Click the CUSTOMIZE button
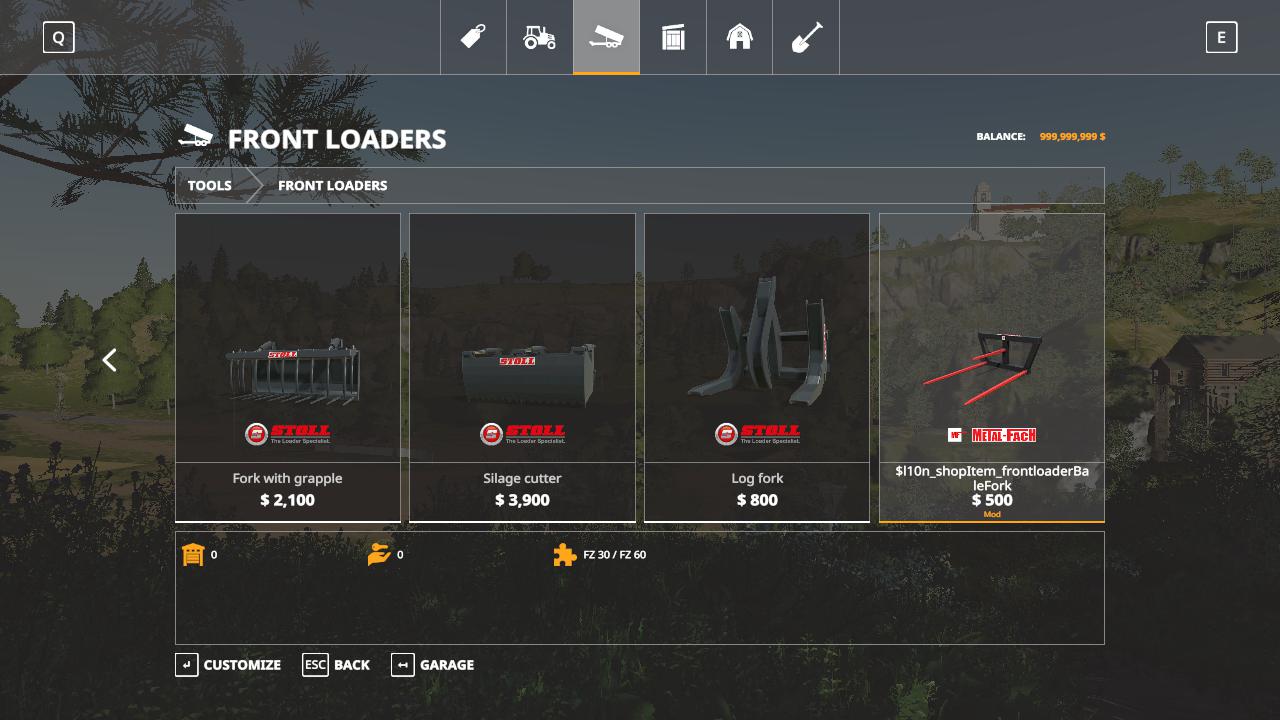Viewport: 1280px width, 720px height. click(x=228, y=665)
